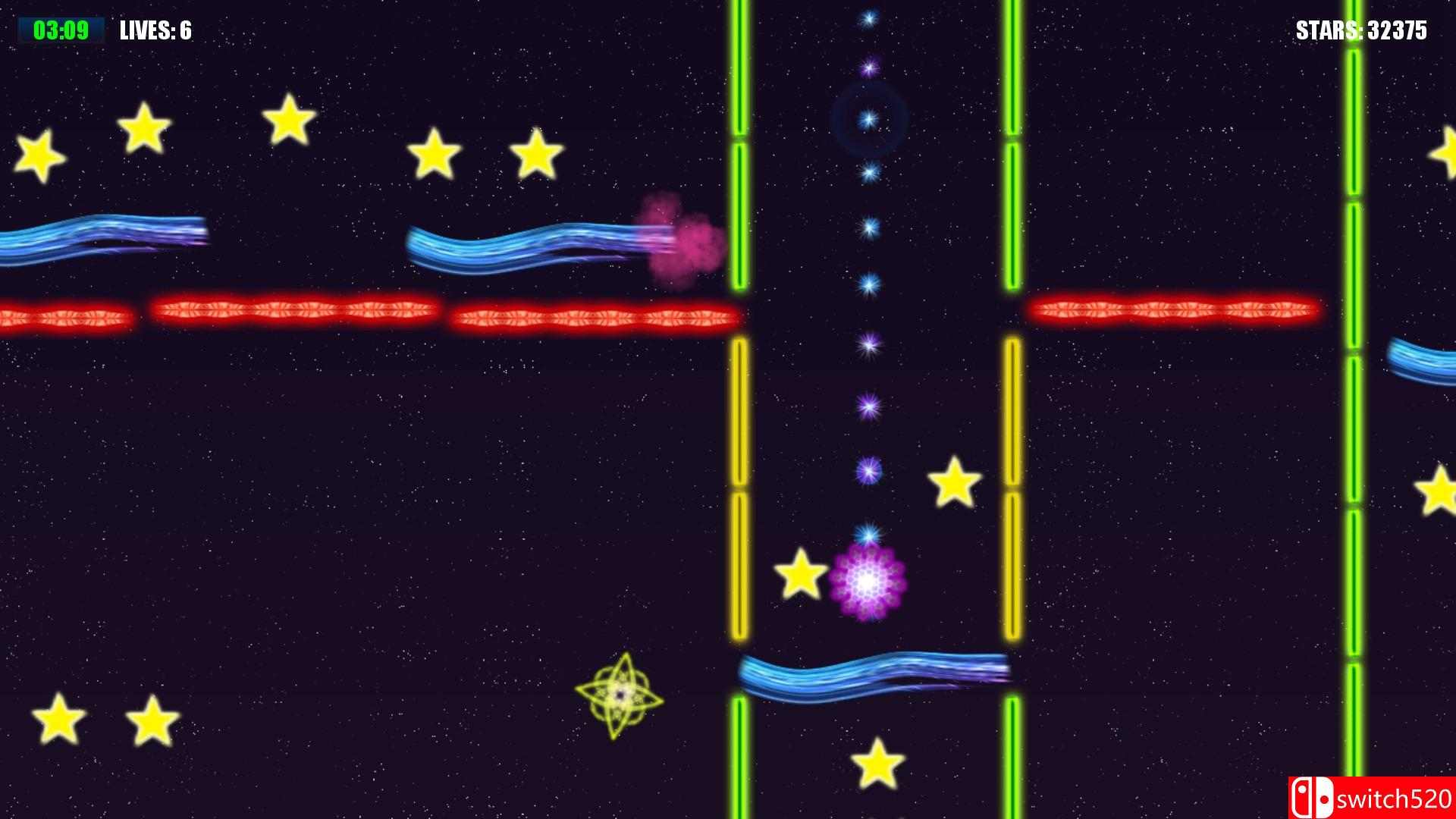
Task: Toggle the green vertical laser near the top center
Action: 738,68
